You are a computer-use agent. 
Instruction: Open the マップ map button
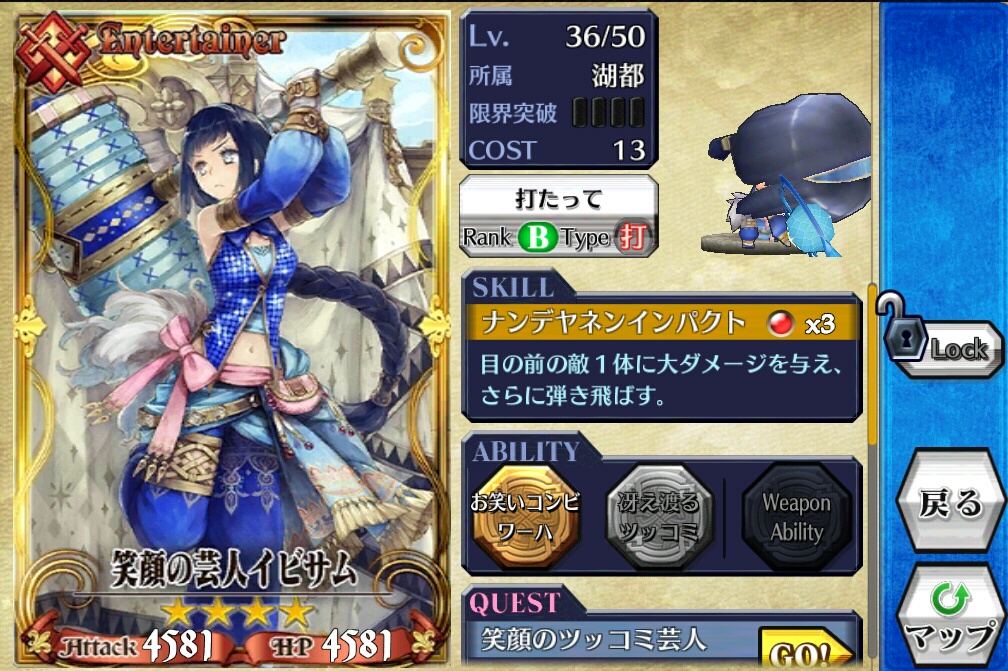point(951,619)
